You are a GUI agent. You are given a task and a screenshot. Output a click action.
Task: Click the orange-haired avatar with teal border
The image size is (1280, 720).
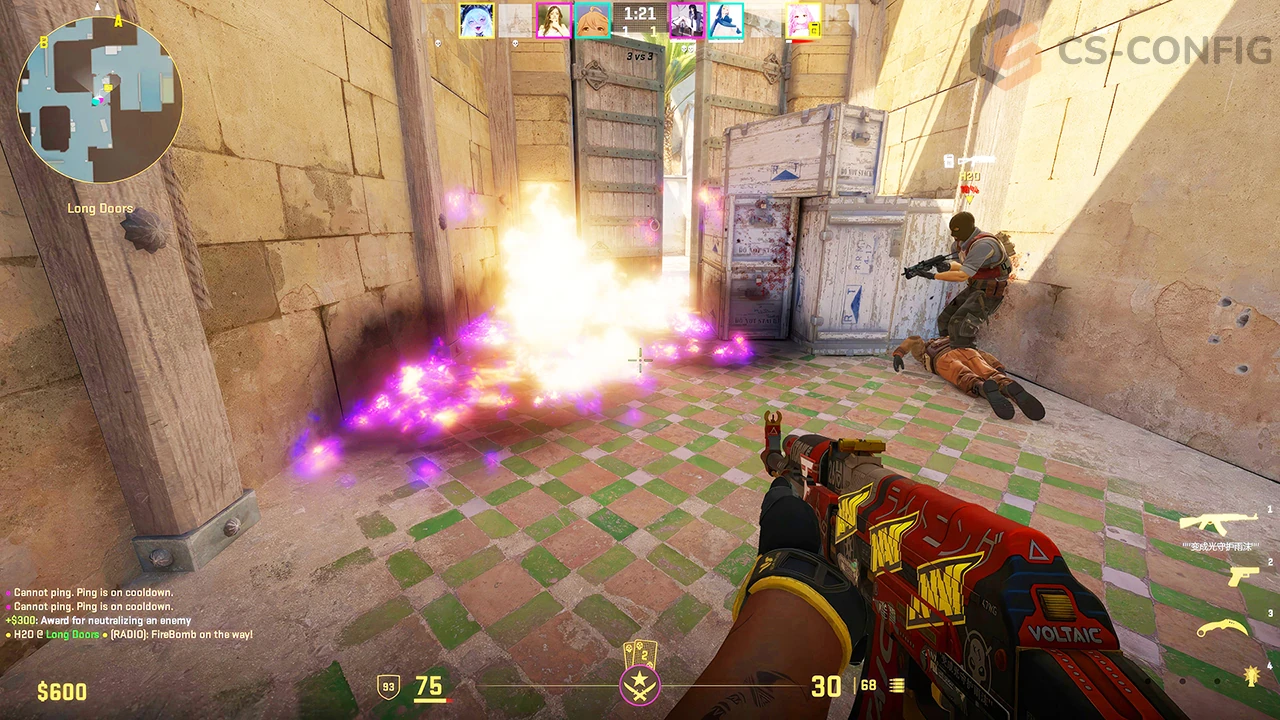pyautogui.click(x=592, y=21)
